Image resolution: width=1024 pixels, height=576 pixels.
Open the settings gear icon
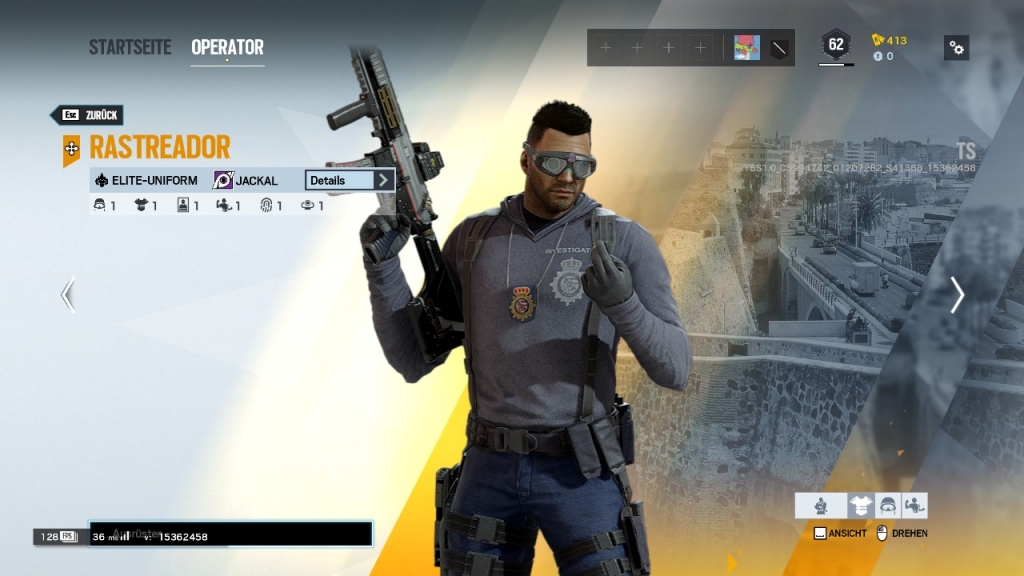click(956, 47)
